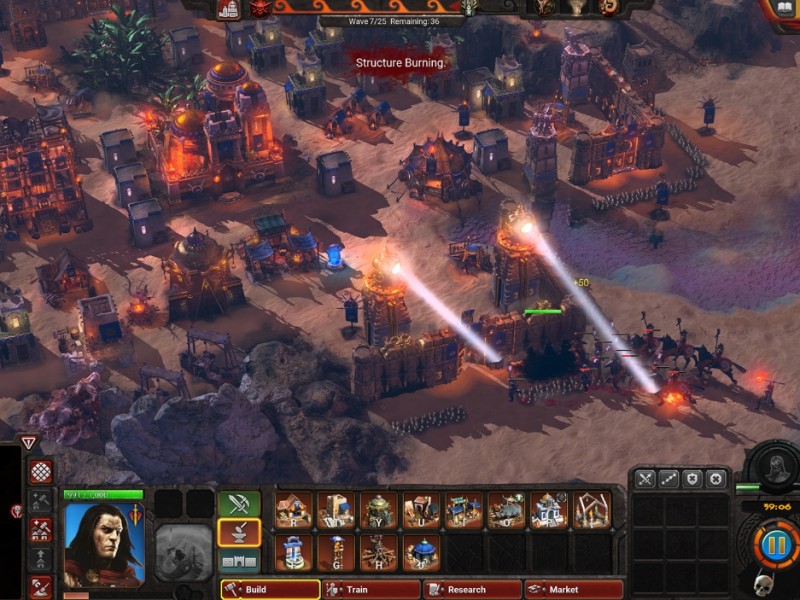Click the crossed swords attack command

645,480
